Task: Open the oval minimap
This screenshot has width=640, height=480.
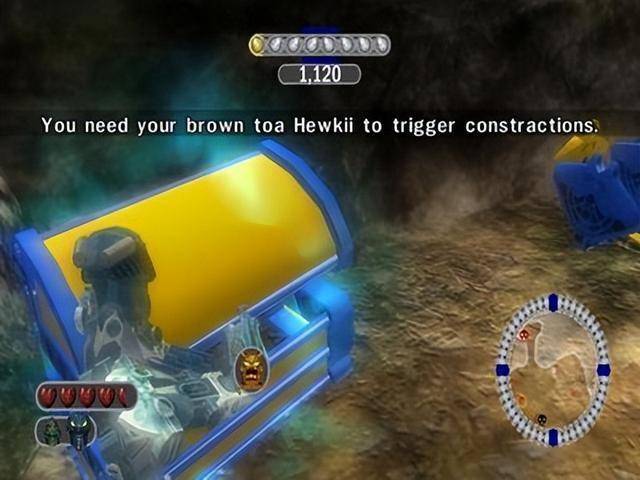Action: pyautogui.click(x=552, y=369)
